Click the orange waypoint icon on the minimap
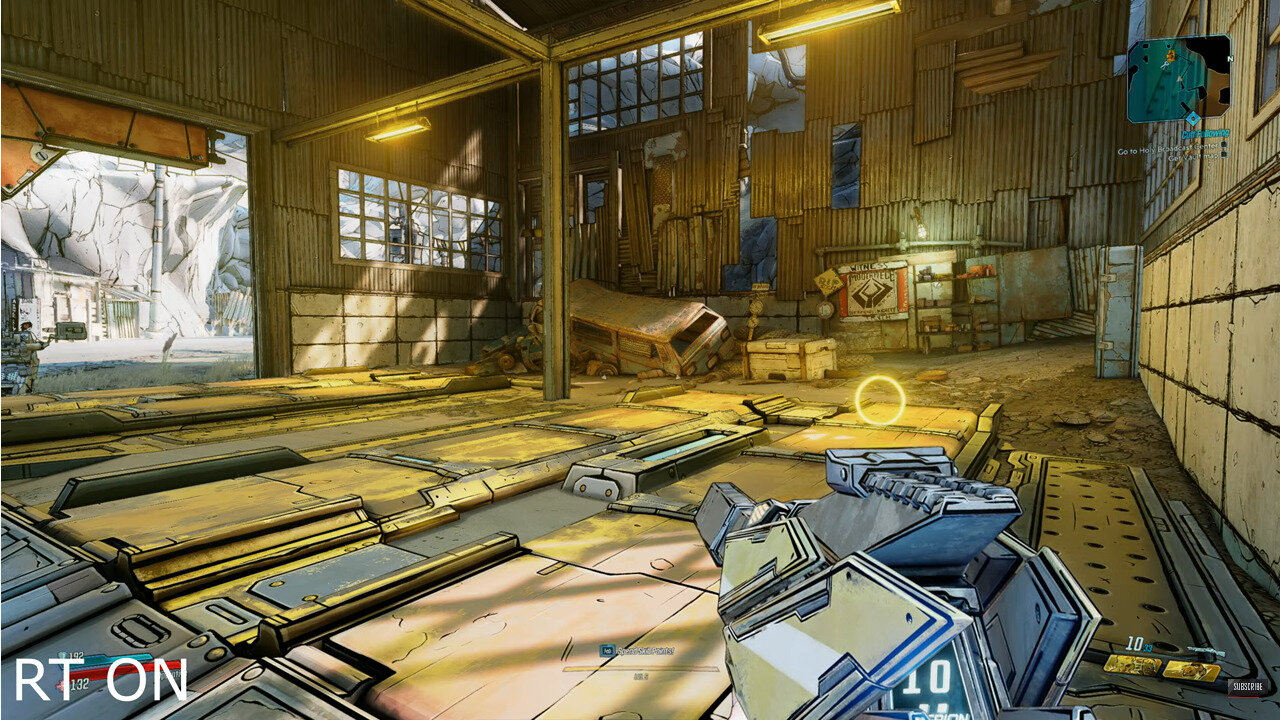Screen dimensions: 1280x720 pyautogui.click(x=1171, y=54)
